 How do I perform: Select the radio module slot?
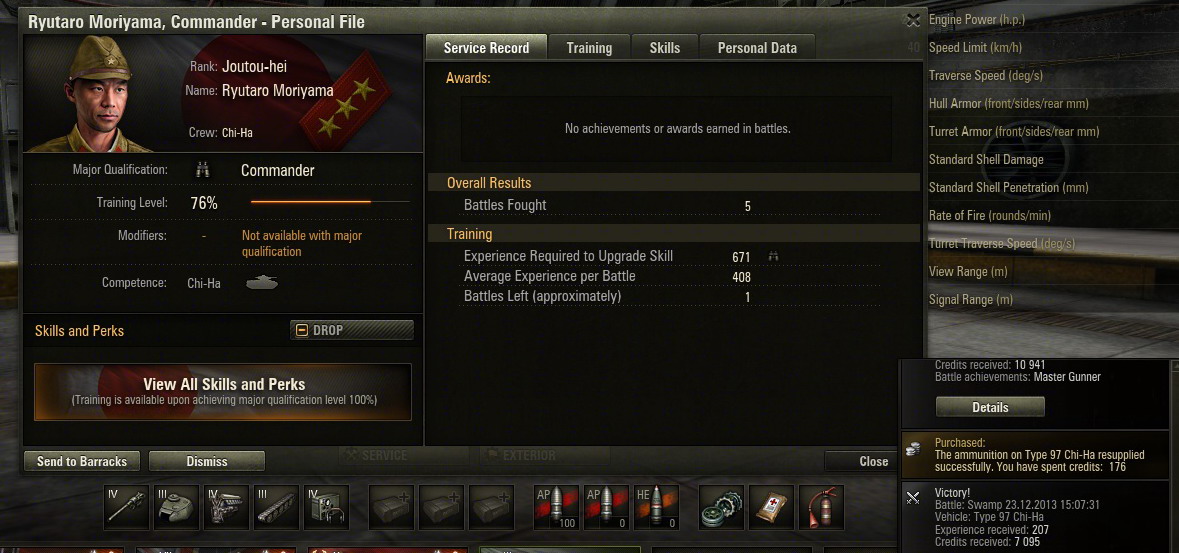326,507
